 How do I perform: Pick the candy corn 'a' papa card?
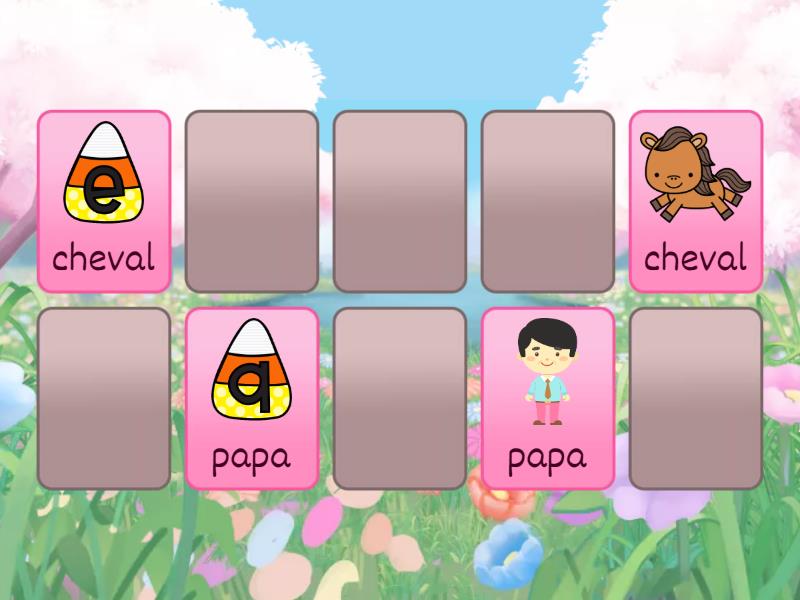pyautogui.click(x=252, y=398)
